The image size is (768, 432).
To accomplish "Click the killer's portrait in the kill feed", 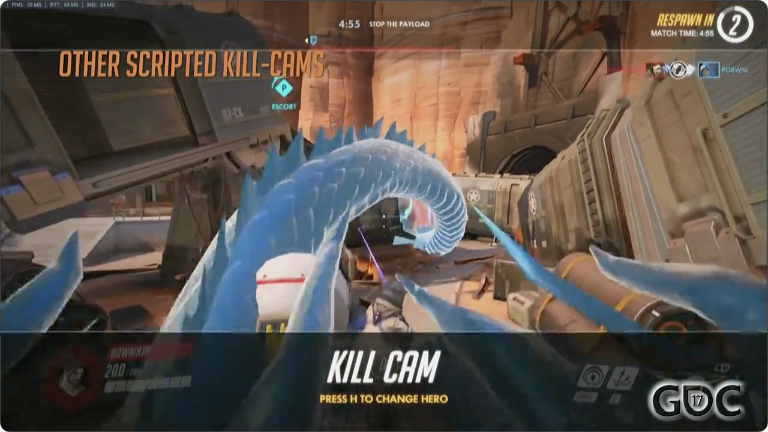I will (655, 69).
